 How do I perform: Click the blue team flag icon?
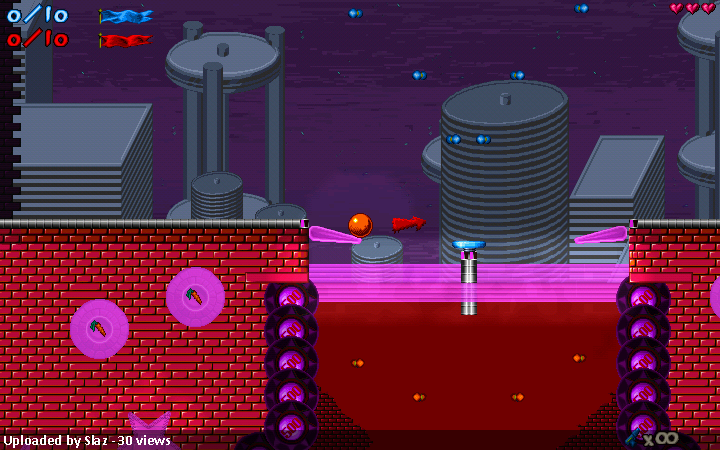[126, 16]
